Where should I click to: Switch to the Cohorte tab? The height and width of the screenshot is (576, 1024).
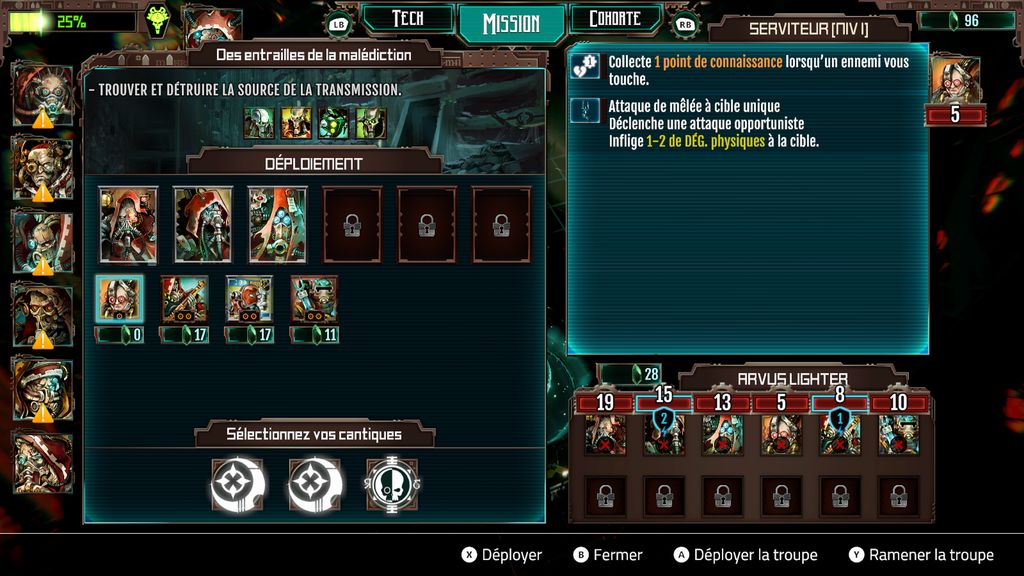614,19
